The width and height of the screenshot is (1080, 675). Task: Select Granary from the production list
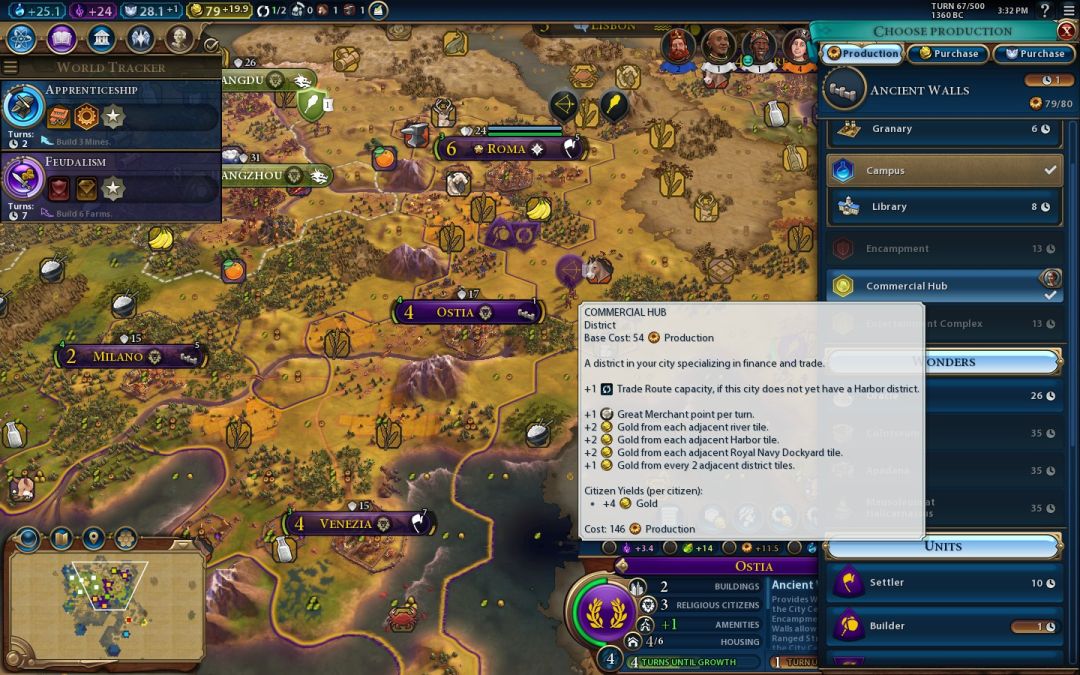[x=943, y=129]
